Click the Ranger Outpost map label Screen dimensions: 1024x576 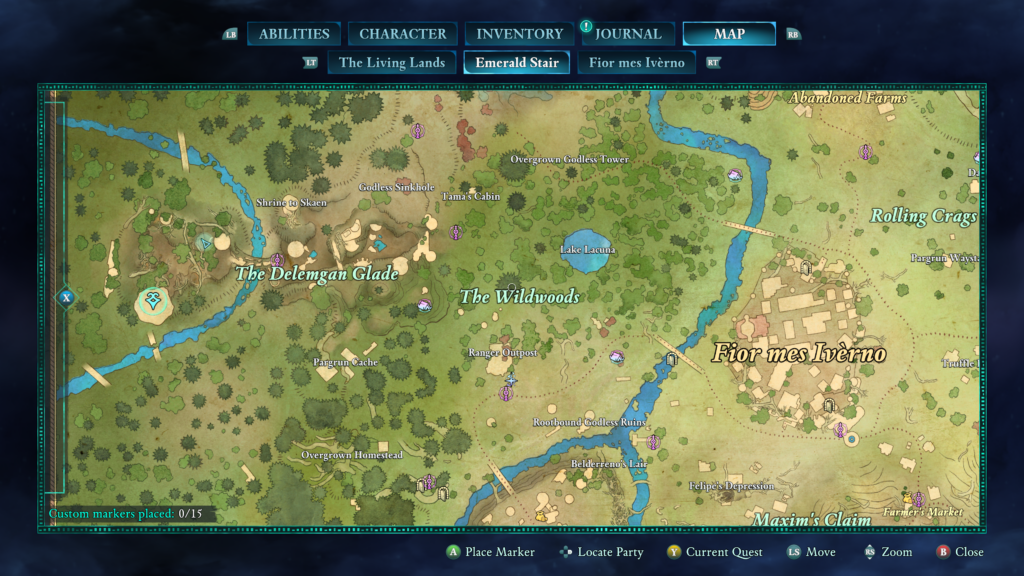(x=503, y=353)
